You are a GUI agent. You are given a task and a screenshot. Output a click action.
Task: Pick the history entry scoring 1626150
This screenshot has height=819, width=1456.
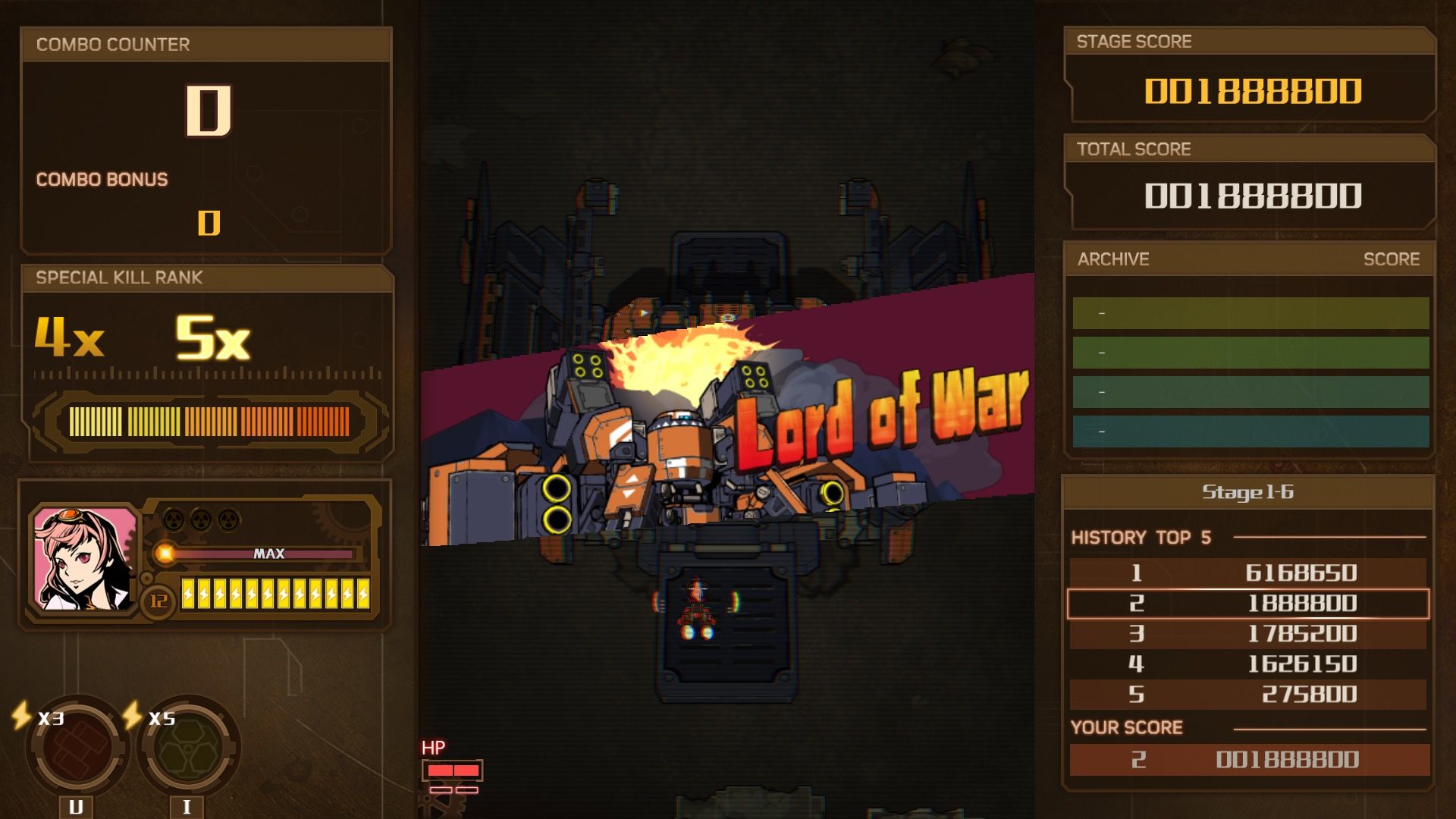[1247, 664]
